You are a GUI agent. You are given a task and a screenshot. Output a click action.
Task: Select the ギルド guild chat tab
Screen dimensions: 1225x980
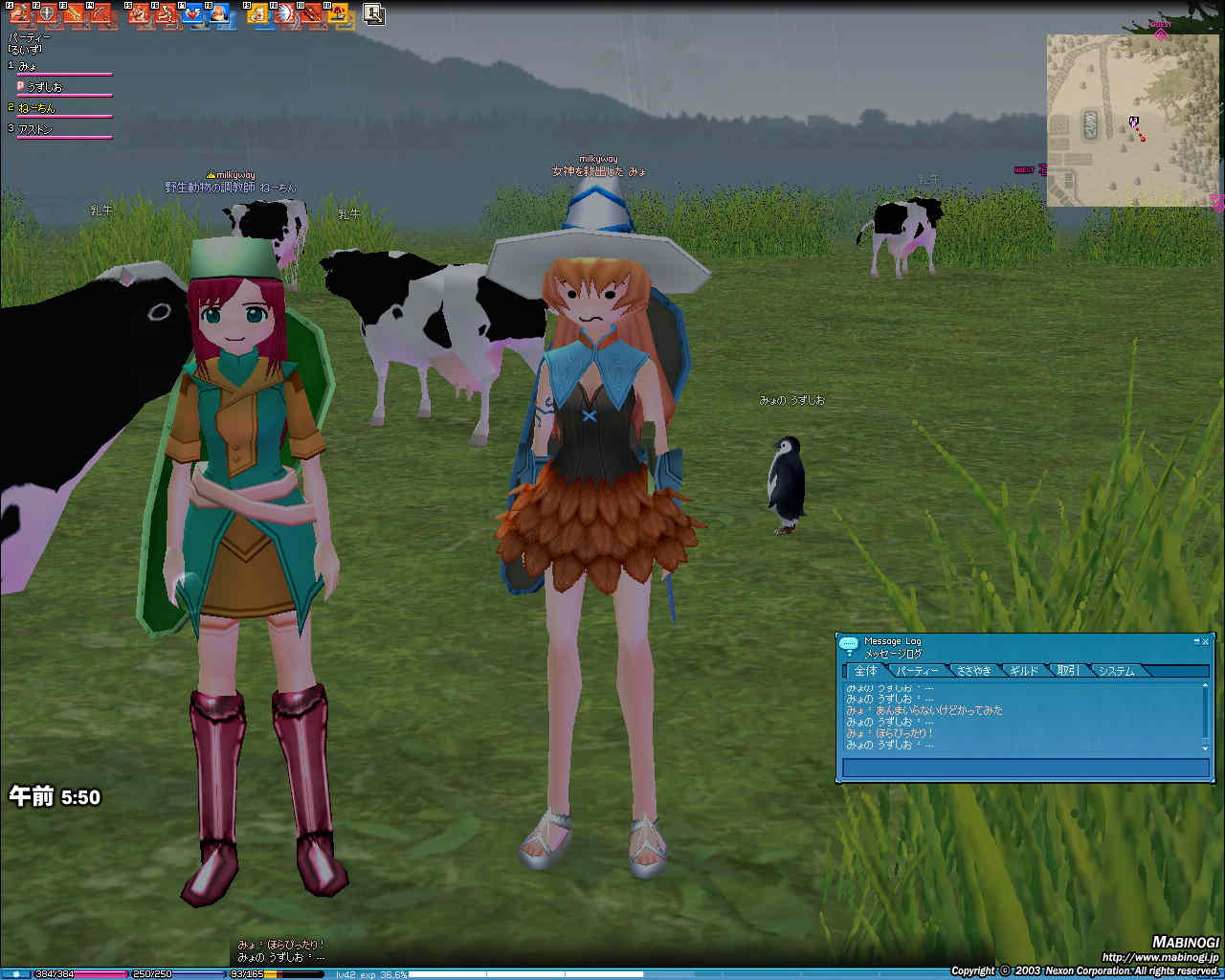1023,671
